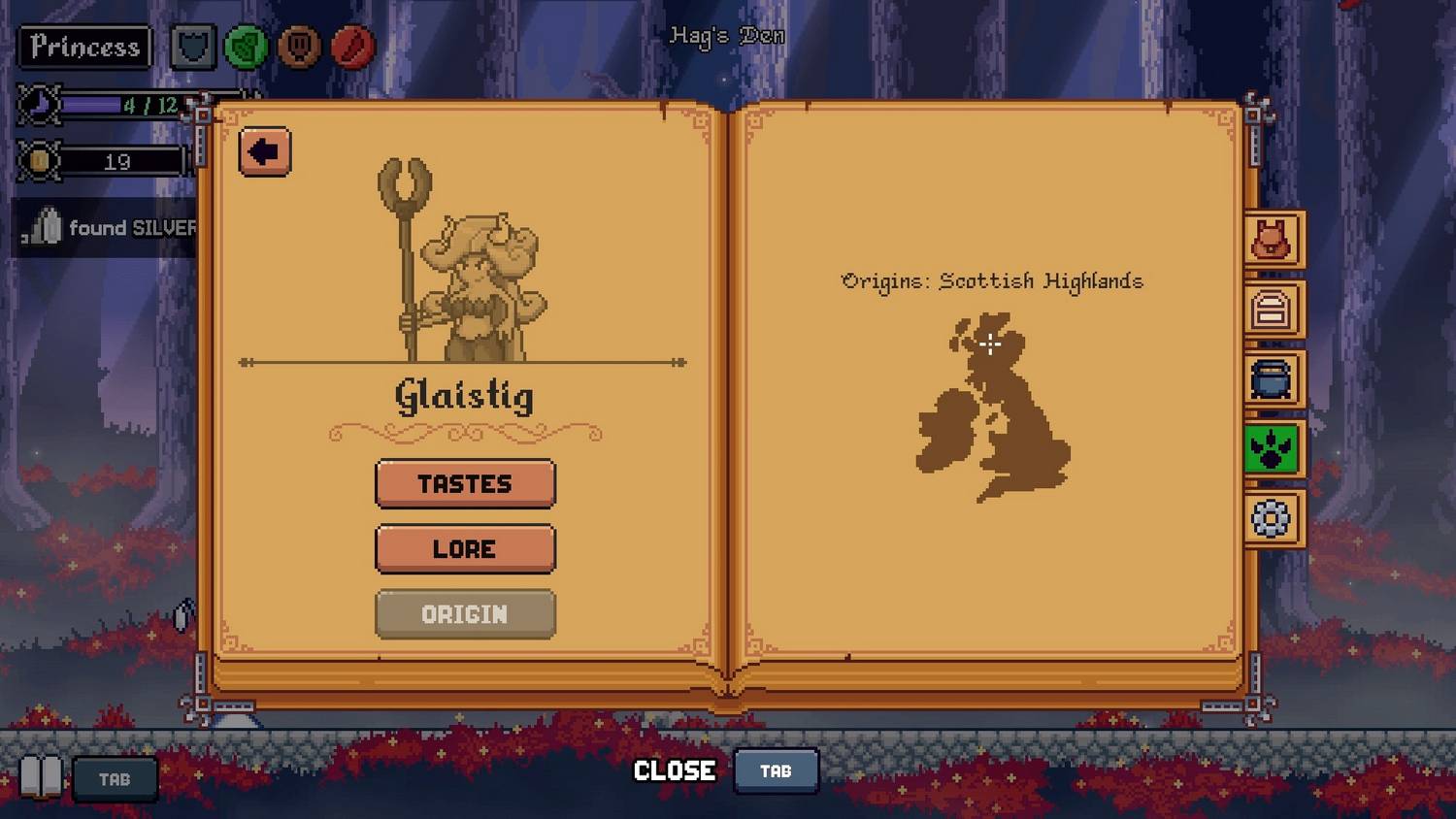
Task: Open the storage chest tab
Action: (x=1272, y=310)
